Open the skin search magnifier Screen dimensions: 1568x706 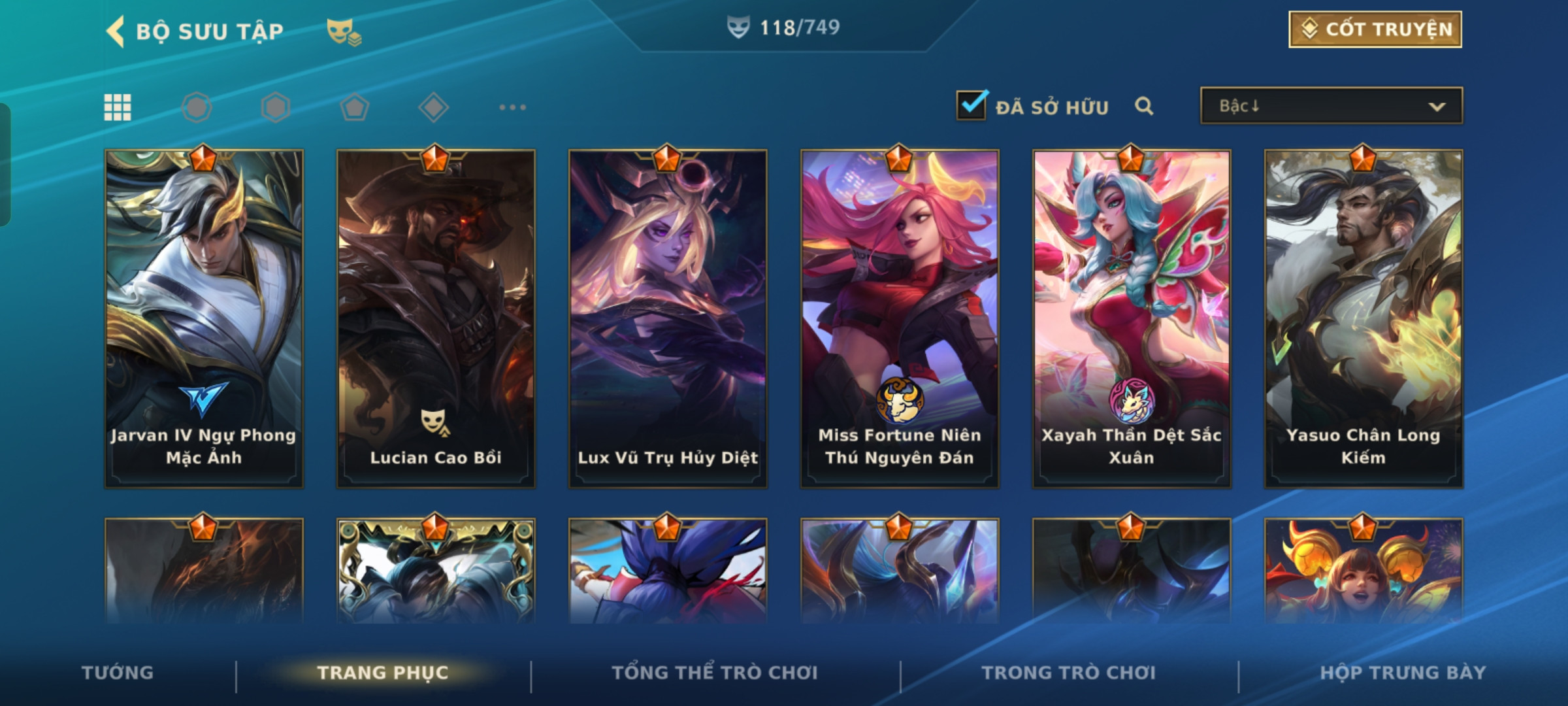point(1143,106)
